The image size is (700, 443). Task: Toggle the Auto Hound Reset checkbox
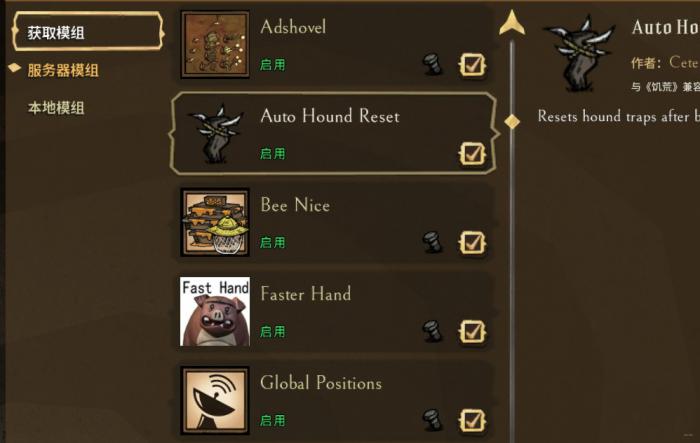click(x=472, y=154)
